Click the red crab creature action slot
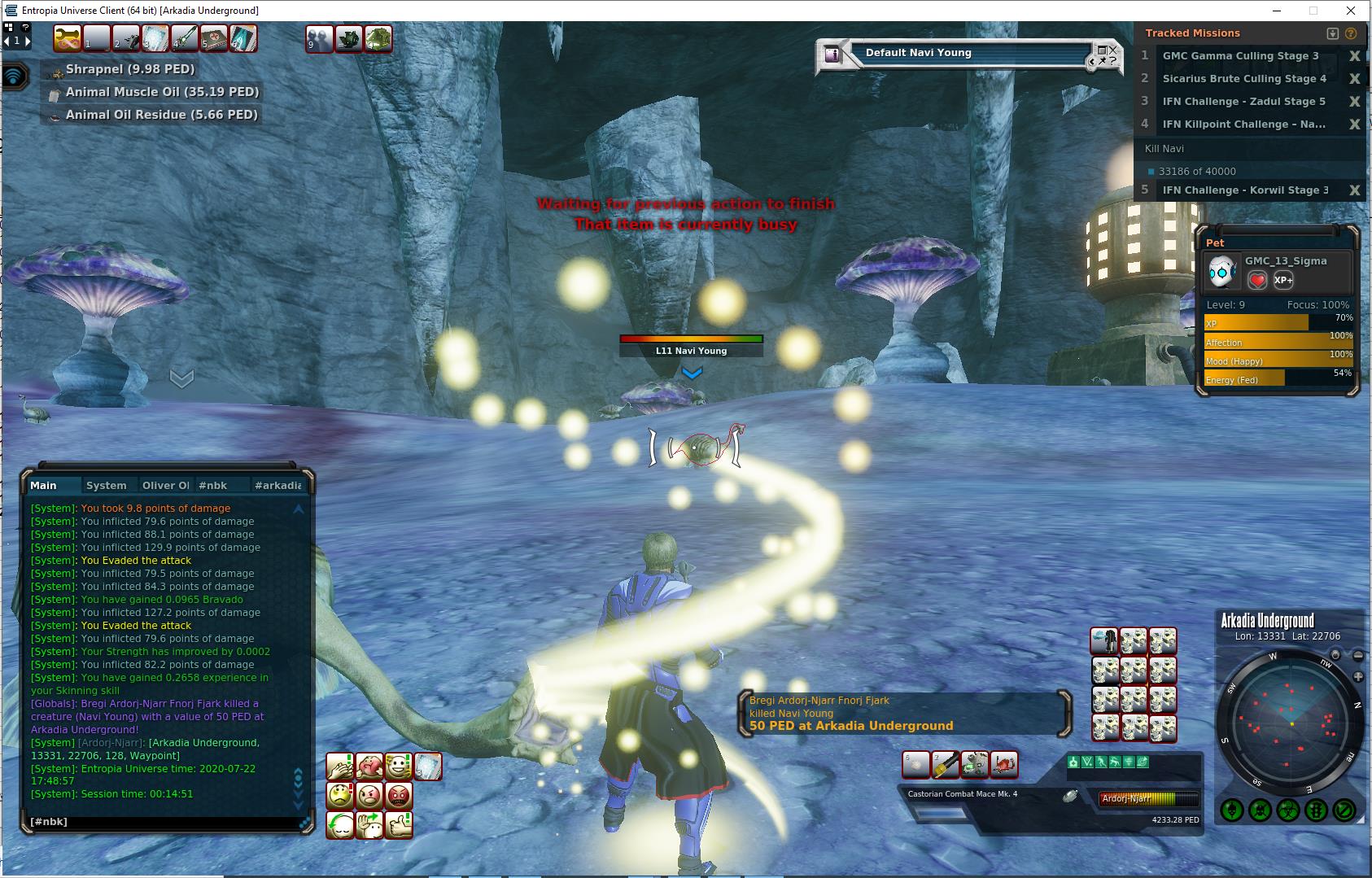Image resolution: width=1372 pixels, height=878 pixels. point(1004,765)
